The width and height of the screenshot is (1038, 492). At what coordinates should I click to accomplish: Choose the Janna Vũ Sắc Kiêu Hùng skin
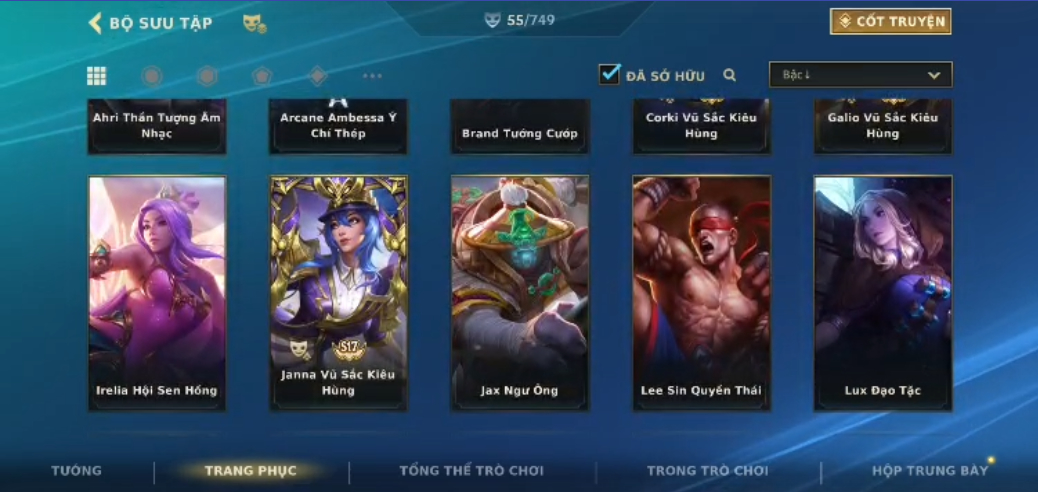point(338,293)
